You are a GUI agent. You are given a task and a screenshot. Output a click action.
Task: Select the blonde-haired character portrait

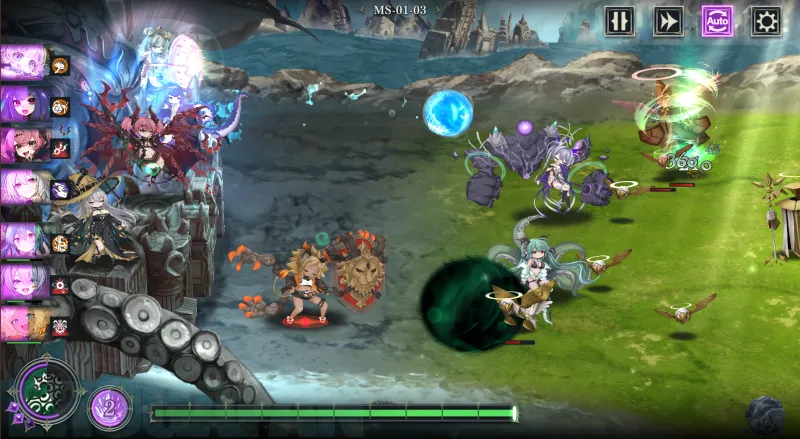tap(22, 324)
